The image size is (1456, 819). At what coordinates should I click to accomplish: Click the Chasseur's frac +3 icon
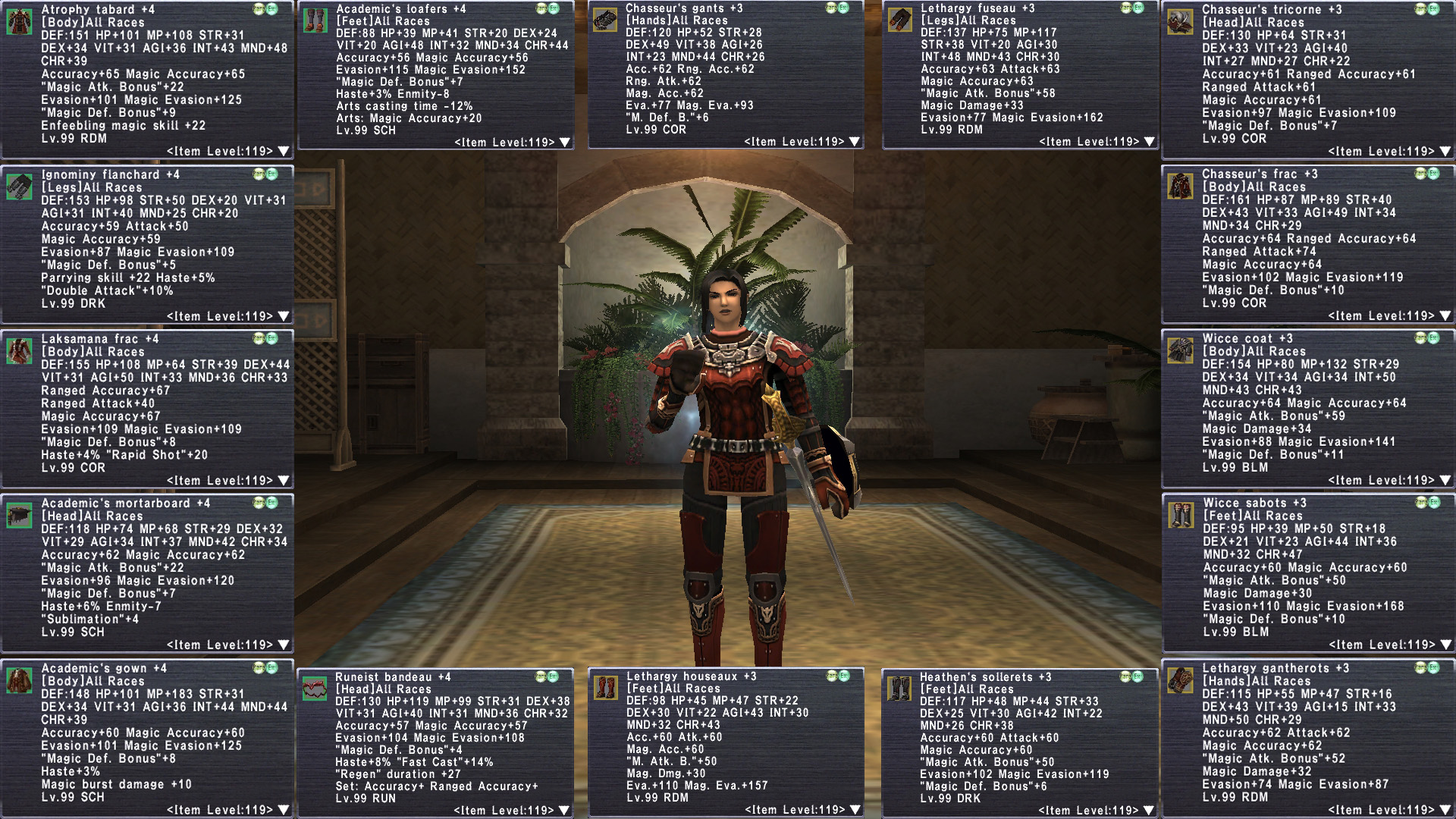pos(1181,186)
